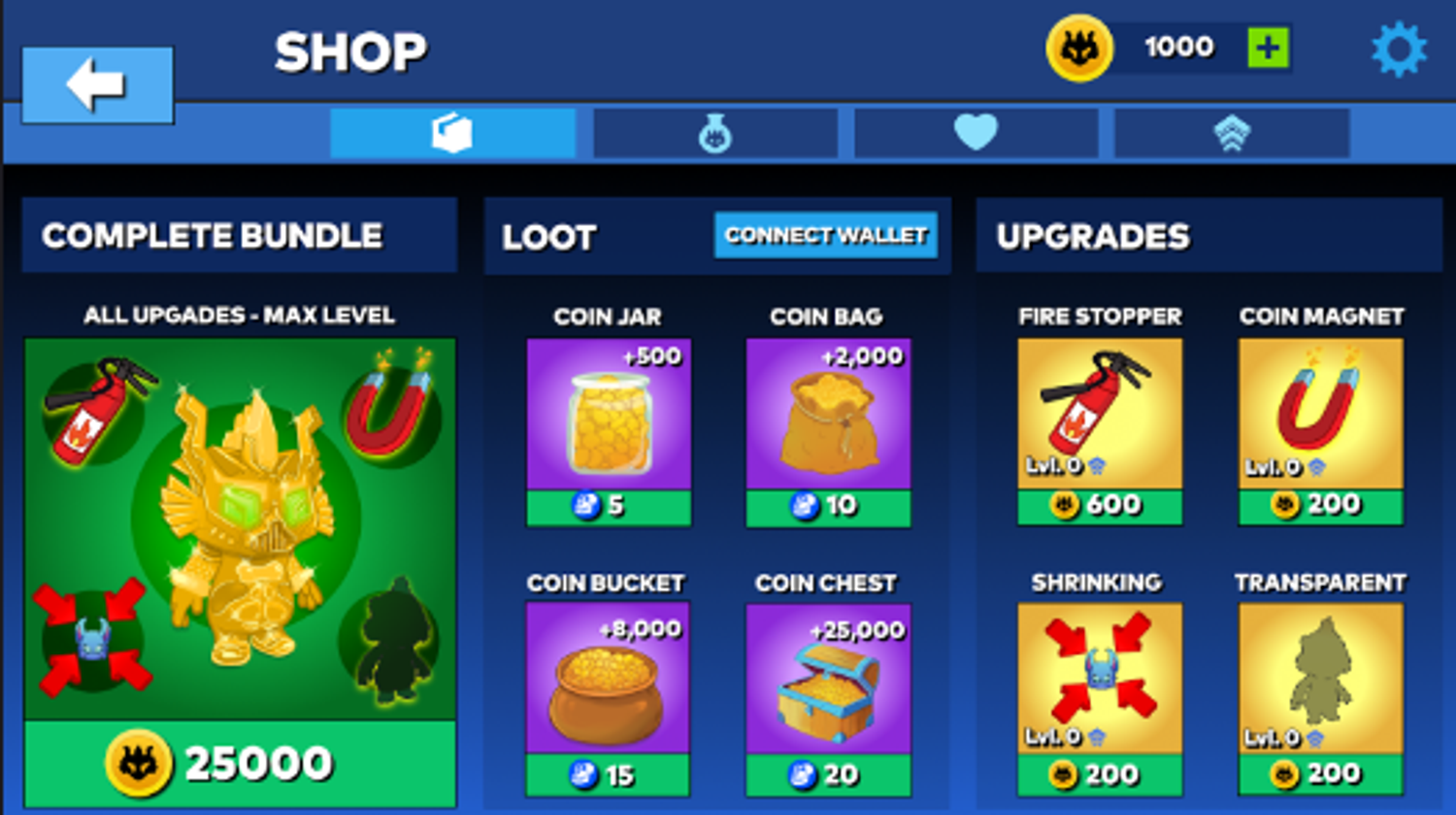Switch to the chevron rank tab

pos(1232,133)
